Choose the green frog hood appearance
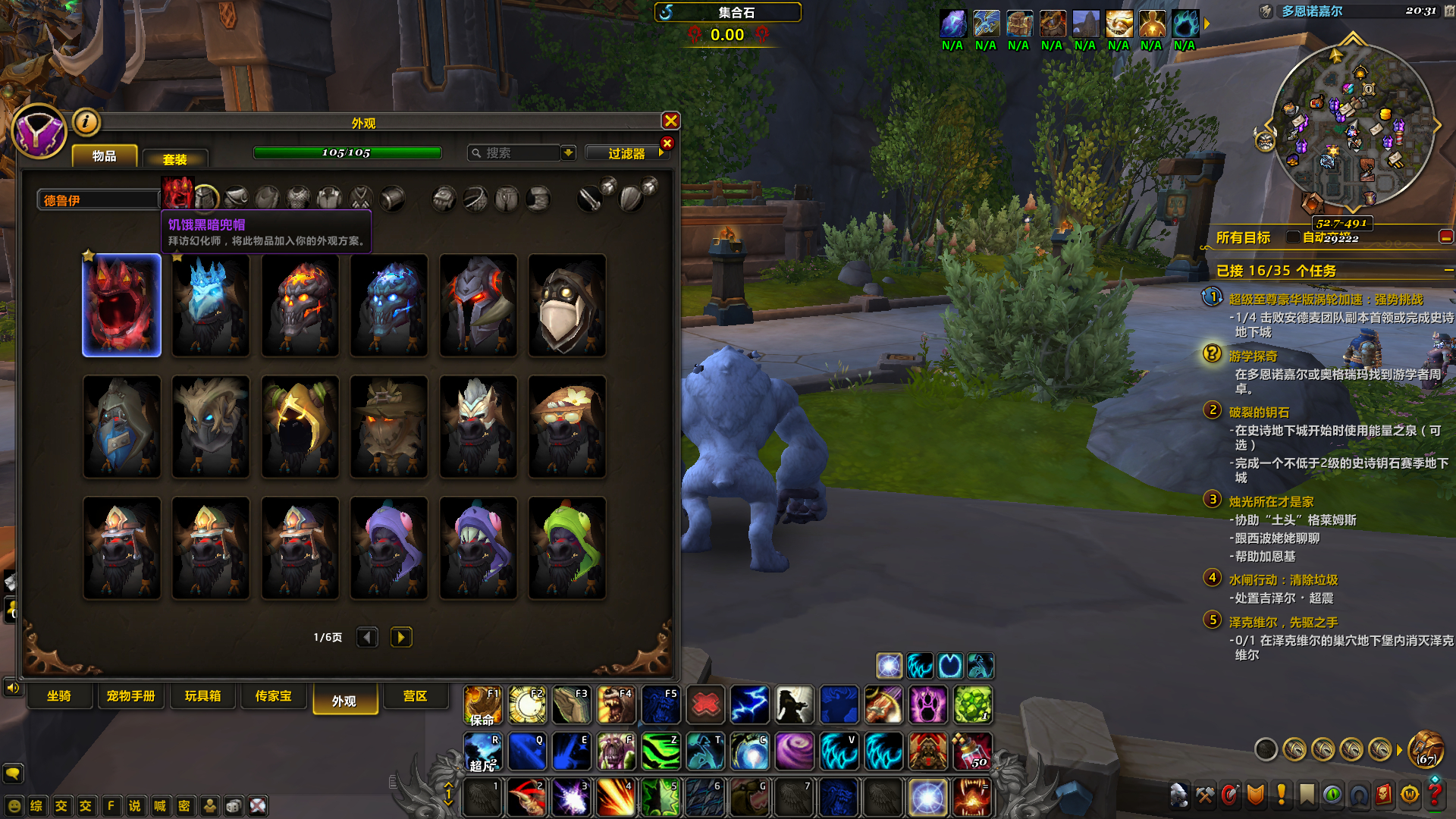This screenshot has height=819, width=1456. 566,548
